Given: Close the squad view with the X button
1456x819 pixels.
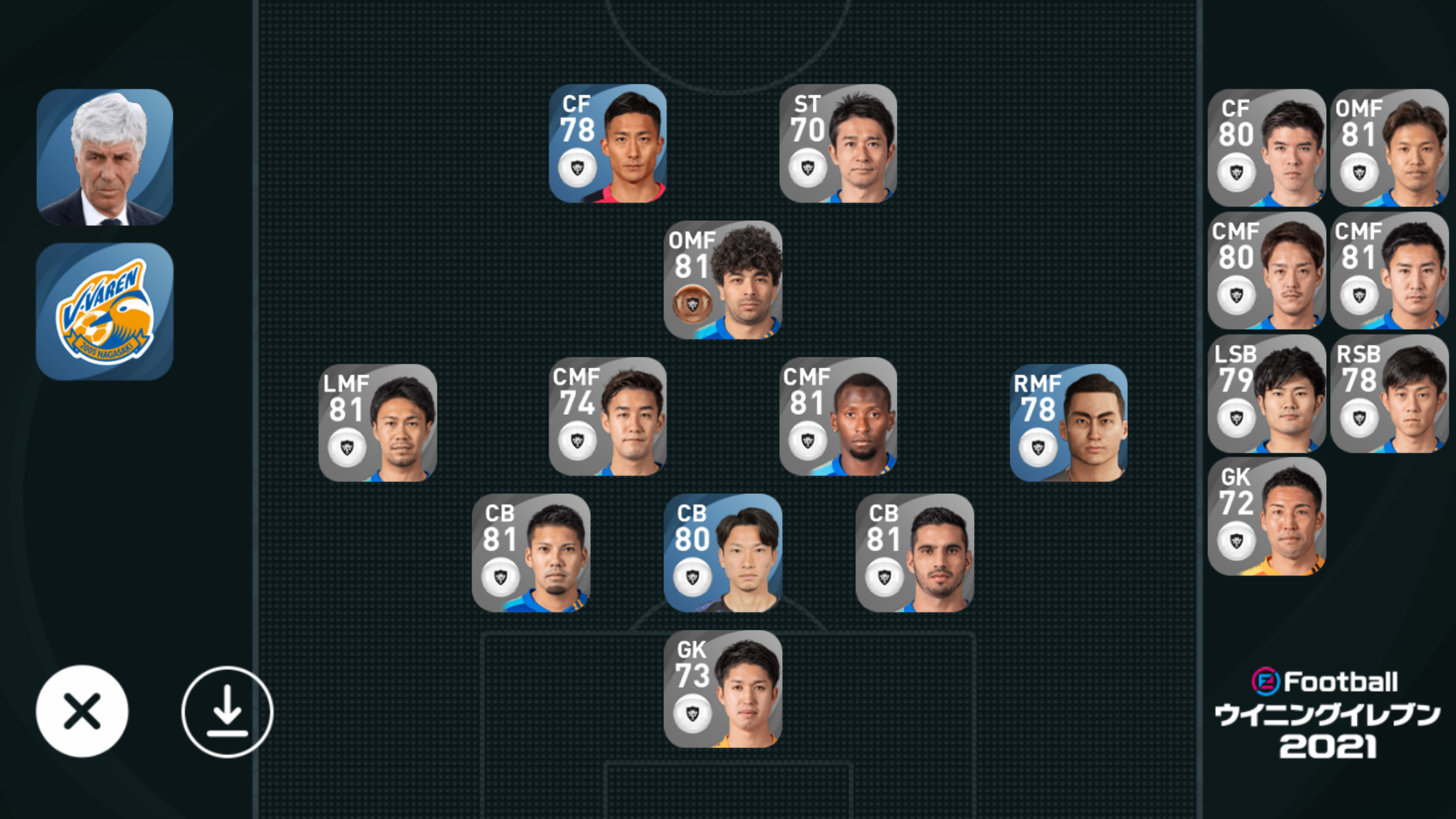Looking at the screenshot, I should point(82,711).
